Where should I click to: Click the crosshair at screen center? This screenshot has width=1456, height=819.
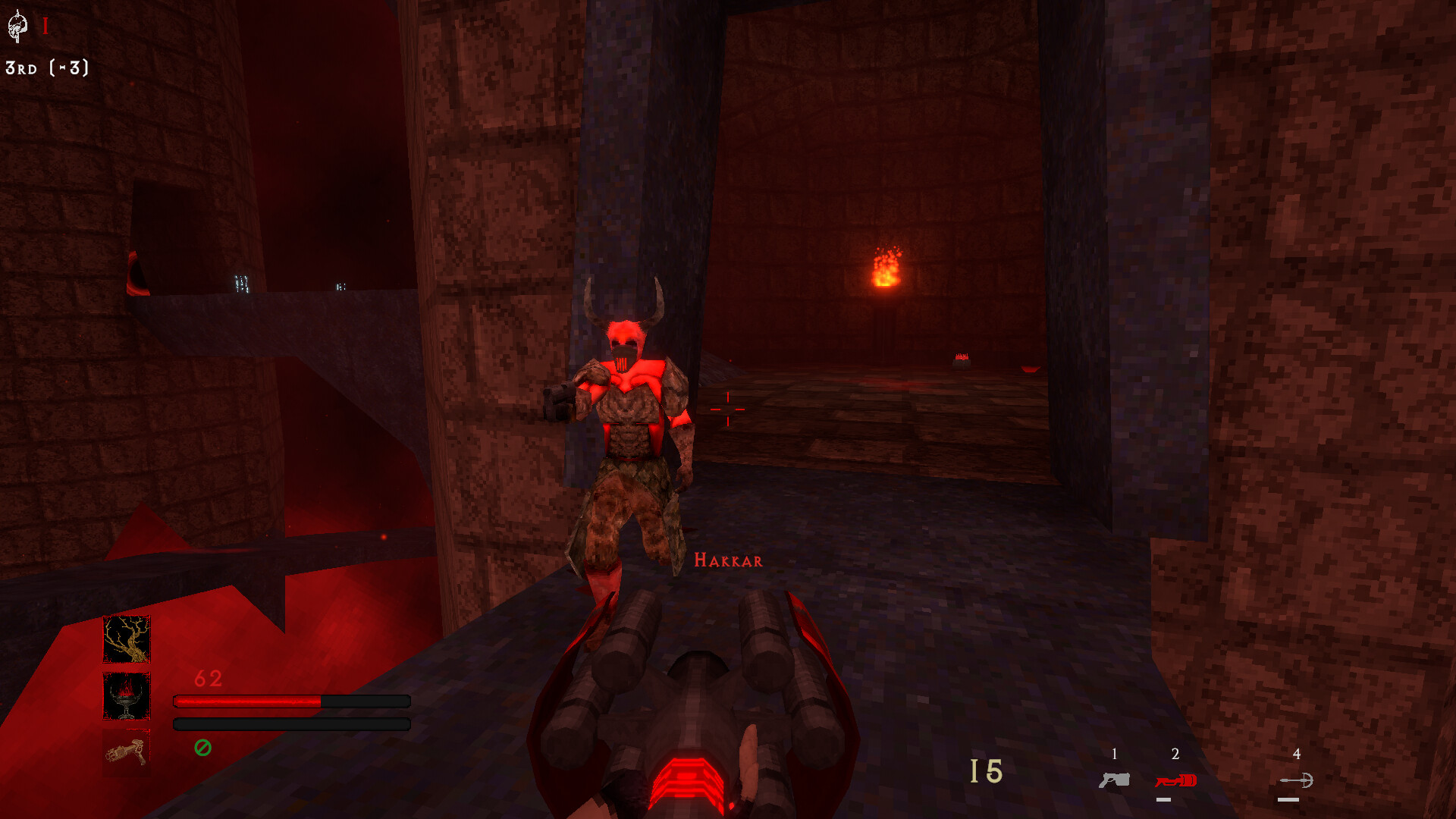[x=728, y=409]
